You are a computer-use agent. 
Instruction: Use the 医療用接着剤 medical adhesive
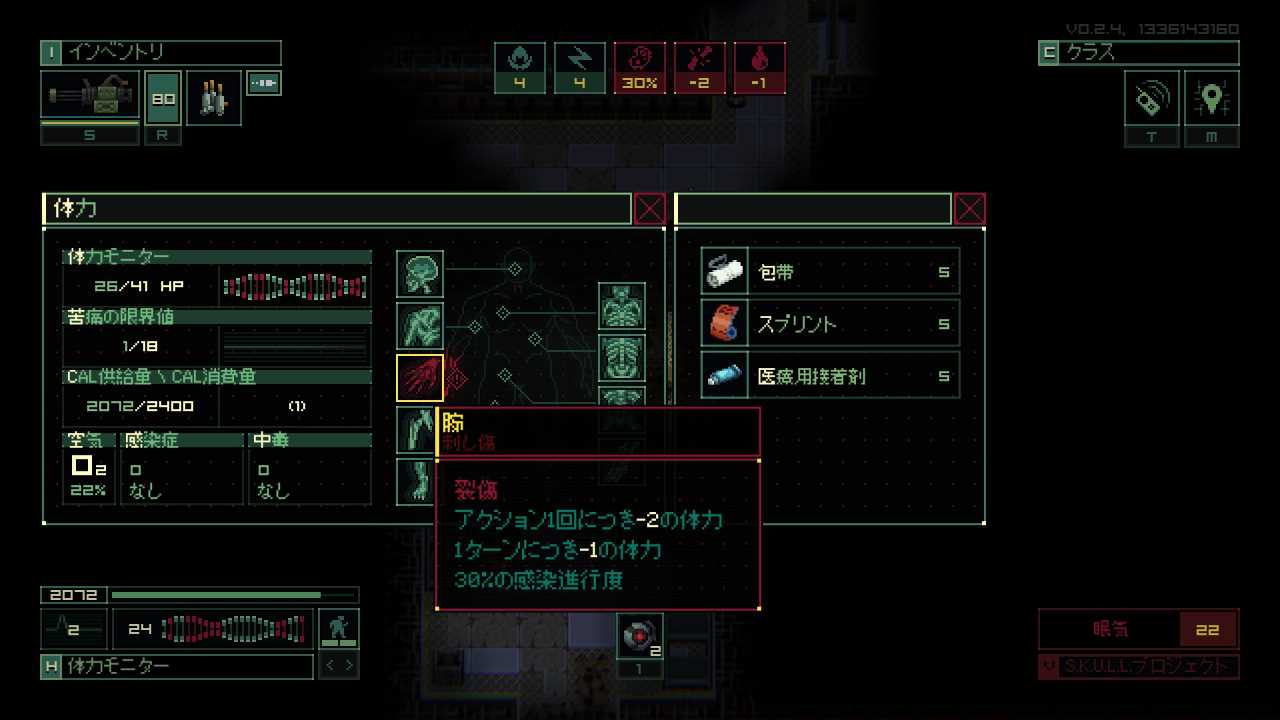tap(830, 376)
